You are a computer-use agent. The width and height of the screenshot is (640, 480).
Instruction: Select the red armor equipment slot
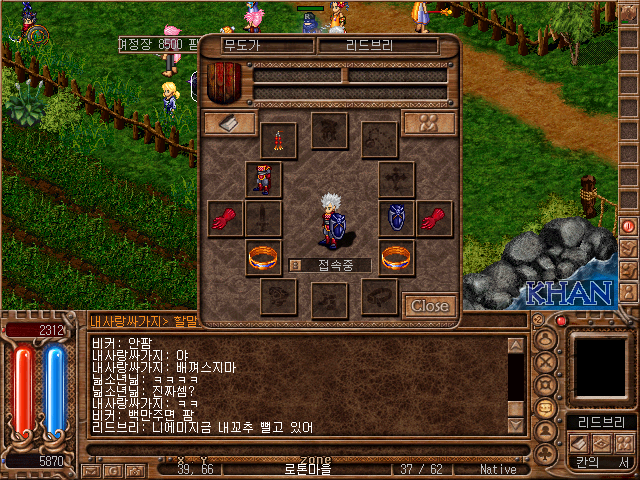264,180
